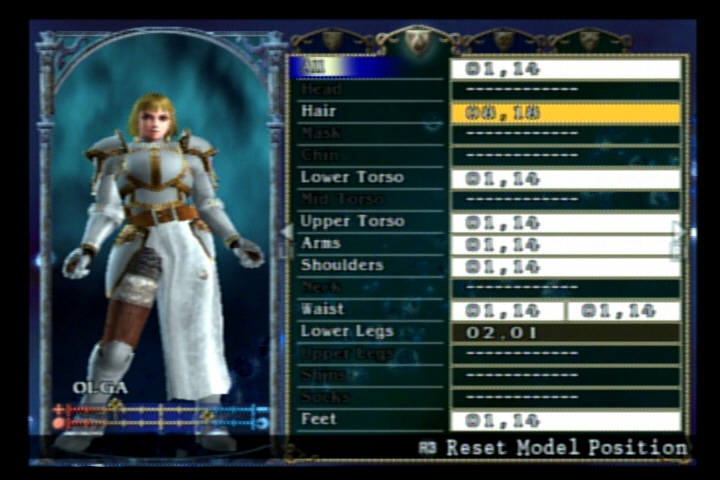Viewport: 720px width, 480px height.
Task: Click the highlighted Hair color value field
Action: coord(565,112)
